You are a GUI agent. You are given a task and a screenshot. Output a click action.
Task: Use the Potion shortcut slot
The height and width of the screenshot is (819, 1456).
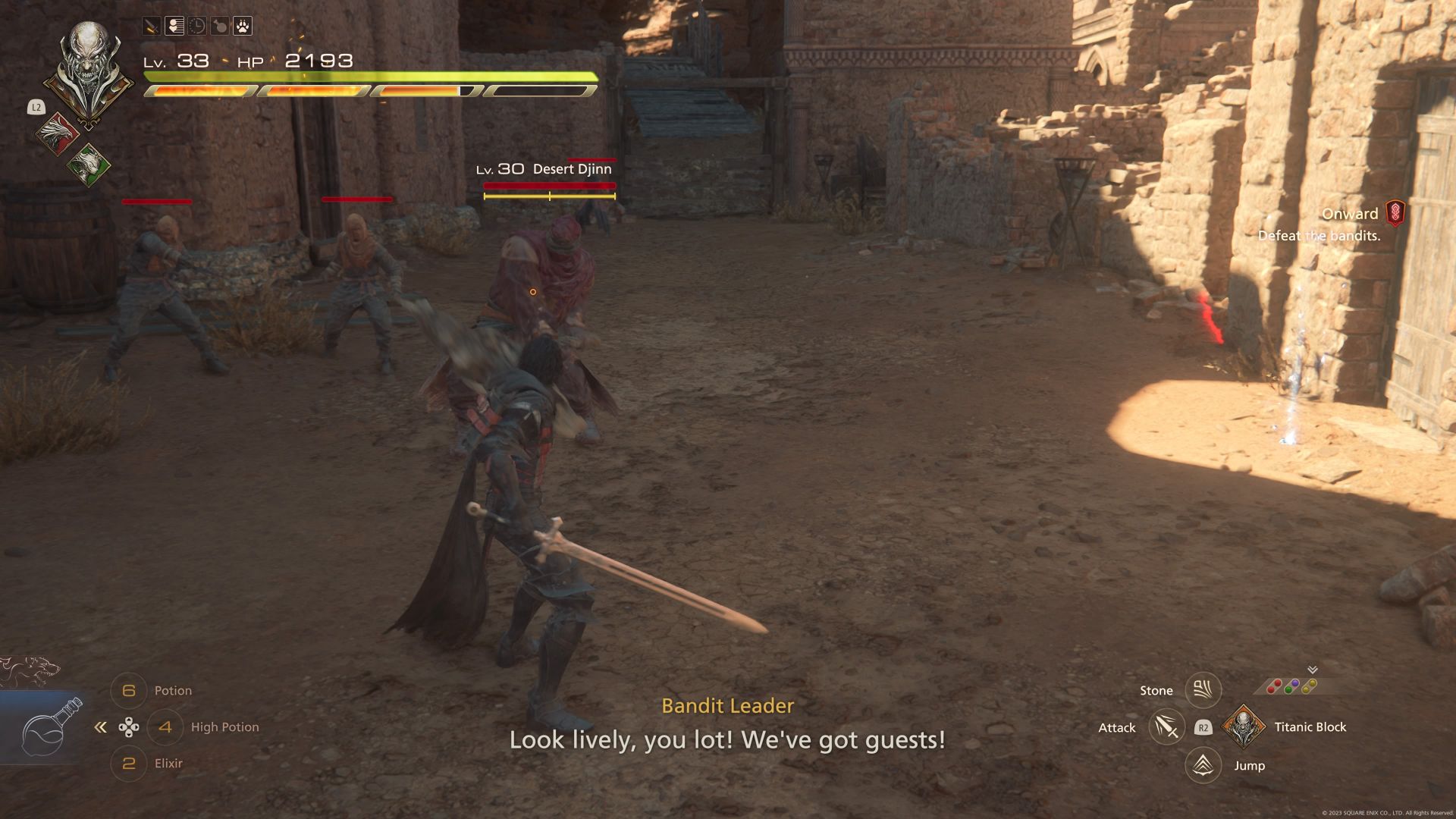[x=129, y=691]
